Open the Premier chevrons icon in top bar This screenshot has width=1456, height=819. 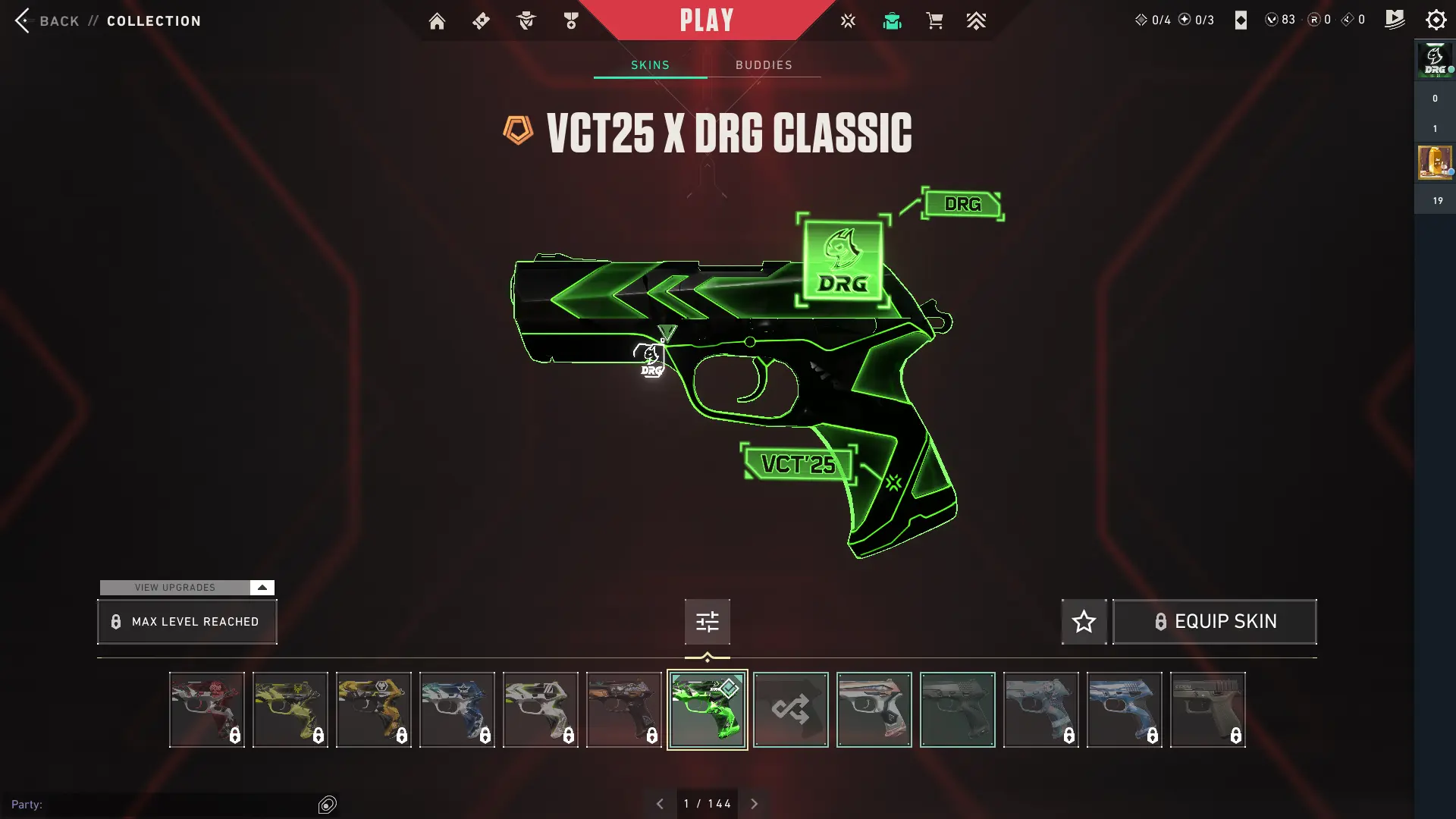pos(976,21)
